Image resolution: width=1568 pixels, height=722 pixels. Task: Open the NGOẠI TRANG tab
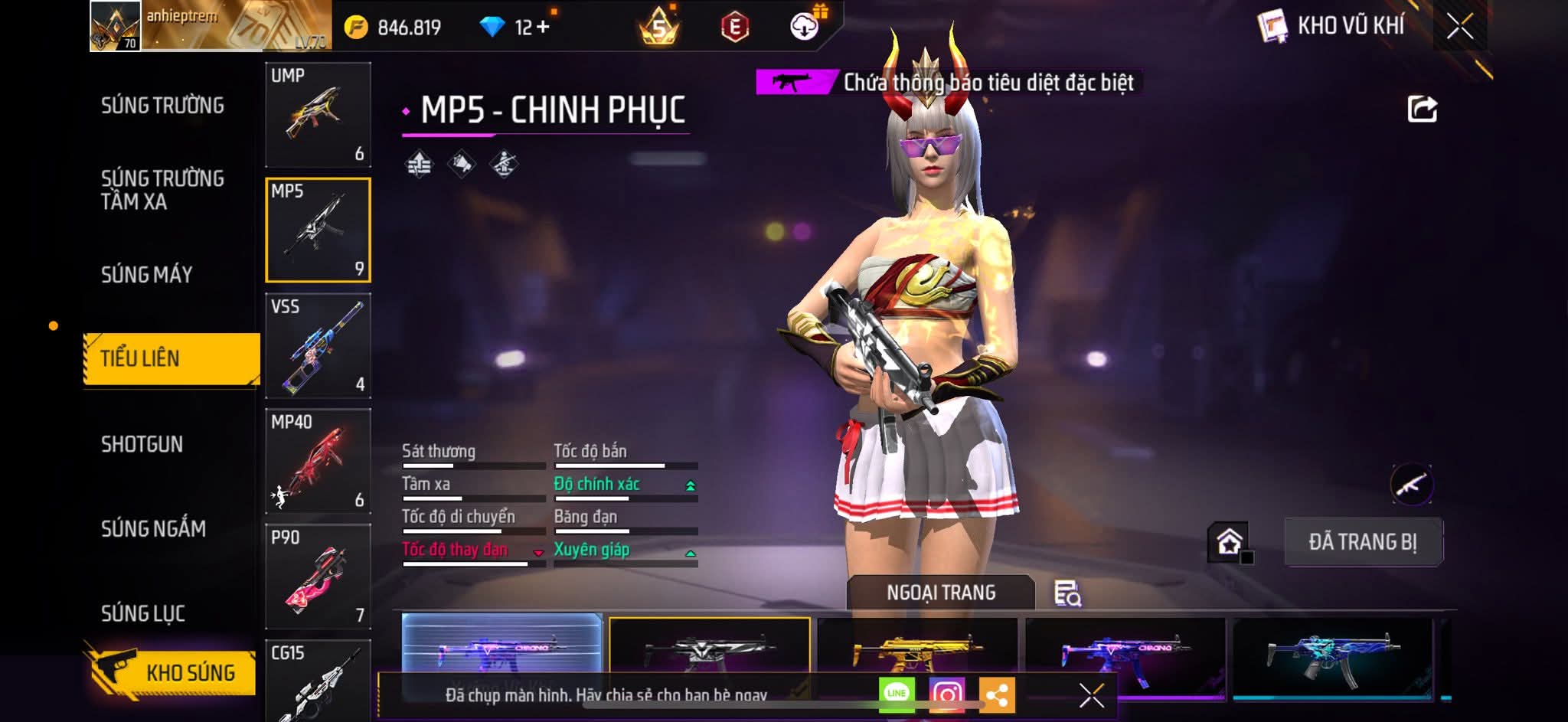[941, 593]
